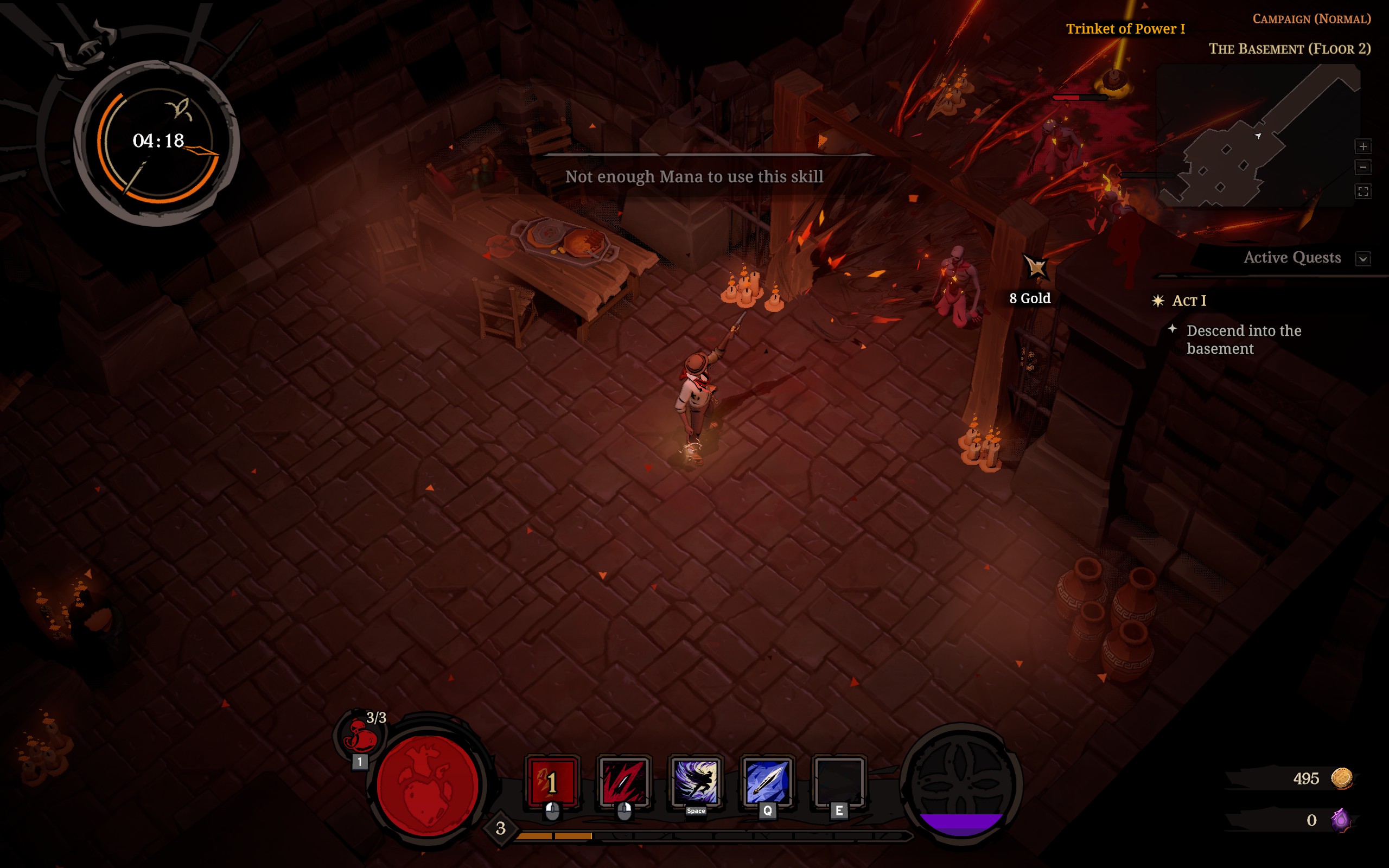The image size is (1389, 868).
Task: Select the Act I quest entry
Action: (x=1189, y=301)
